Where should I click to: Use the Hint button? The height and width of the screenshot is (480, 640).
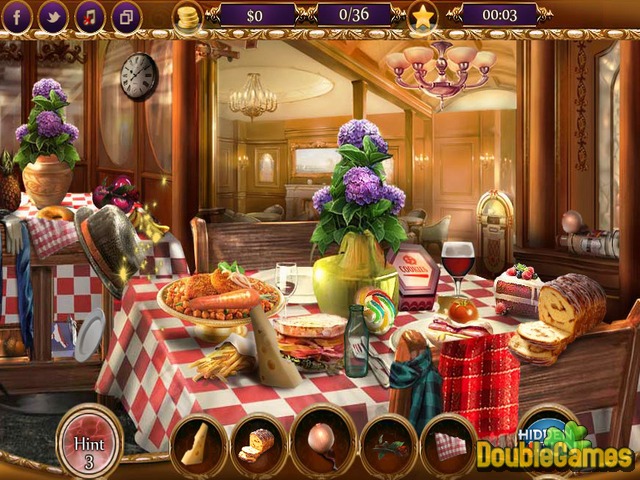click(x=90, y=439)
